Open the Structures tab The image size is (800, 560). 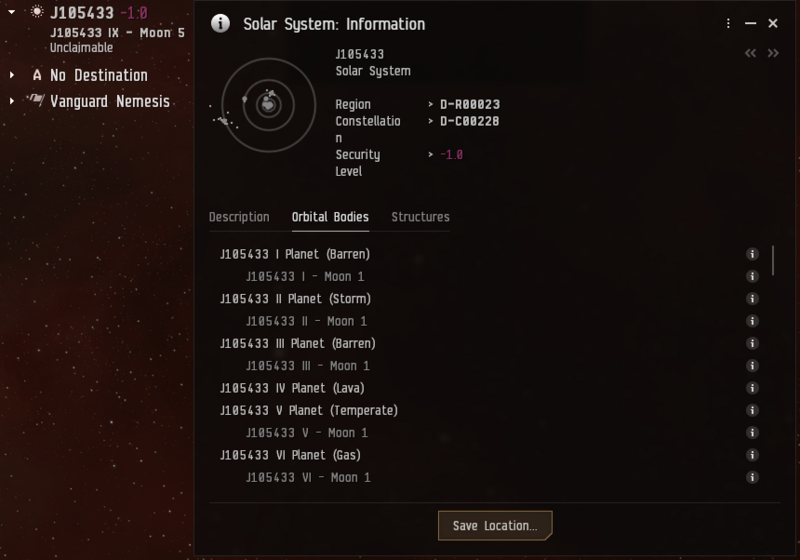coord(420,217)
